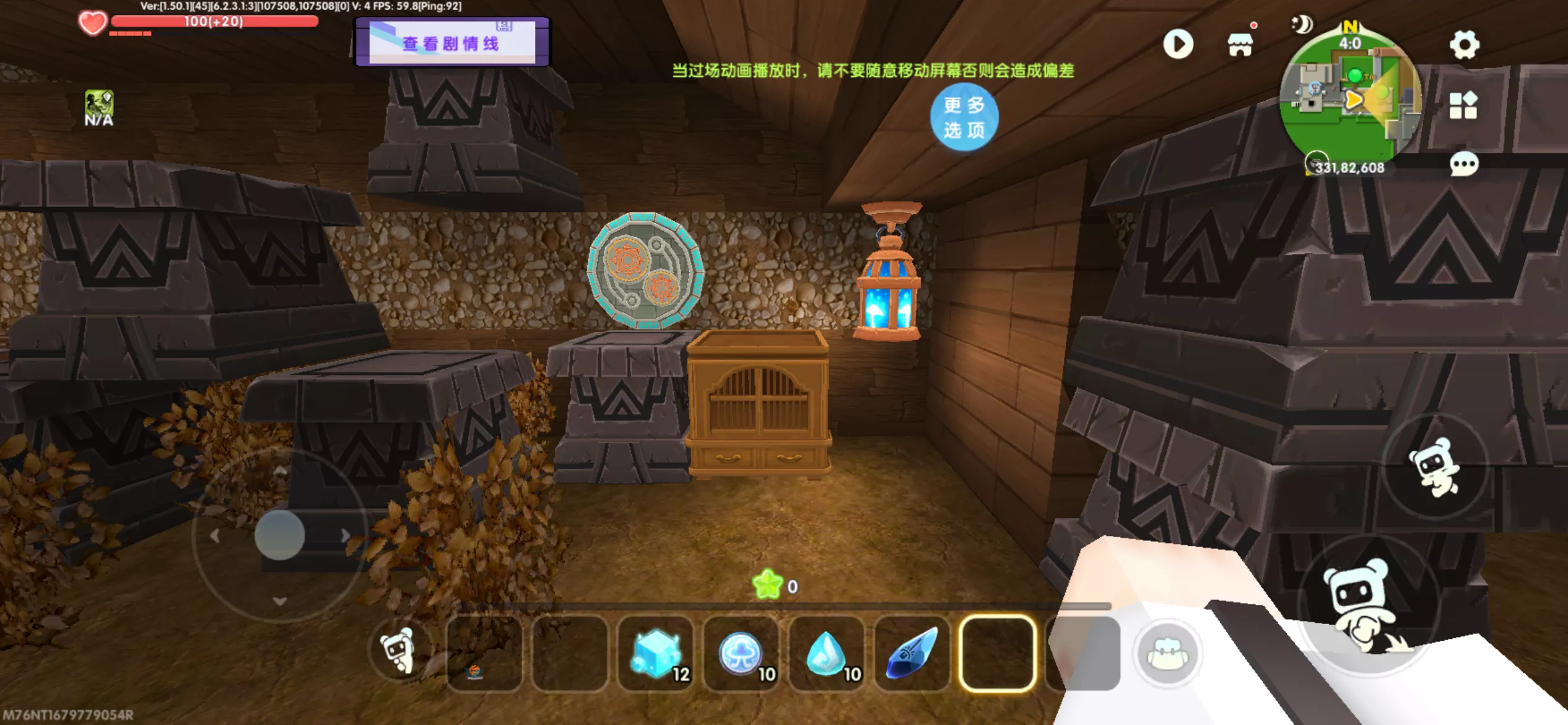Select the water droplet hotbar slot
The height and width of the screenshot is (725, 1568).
(x=827, y=653)
